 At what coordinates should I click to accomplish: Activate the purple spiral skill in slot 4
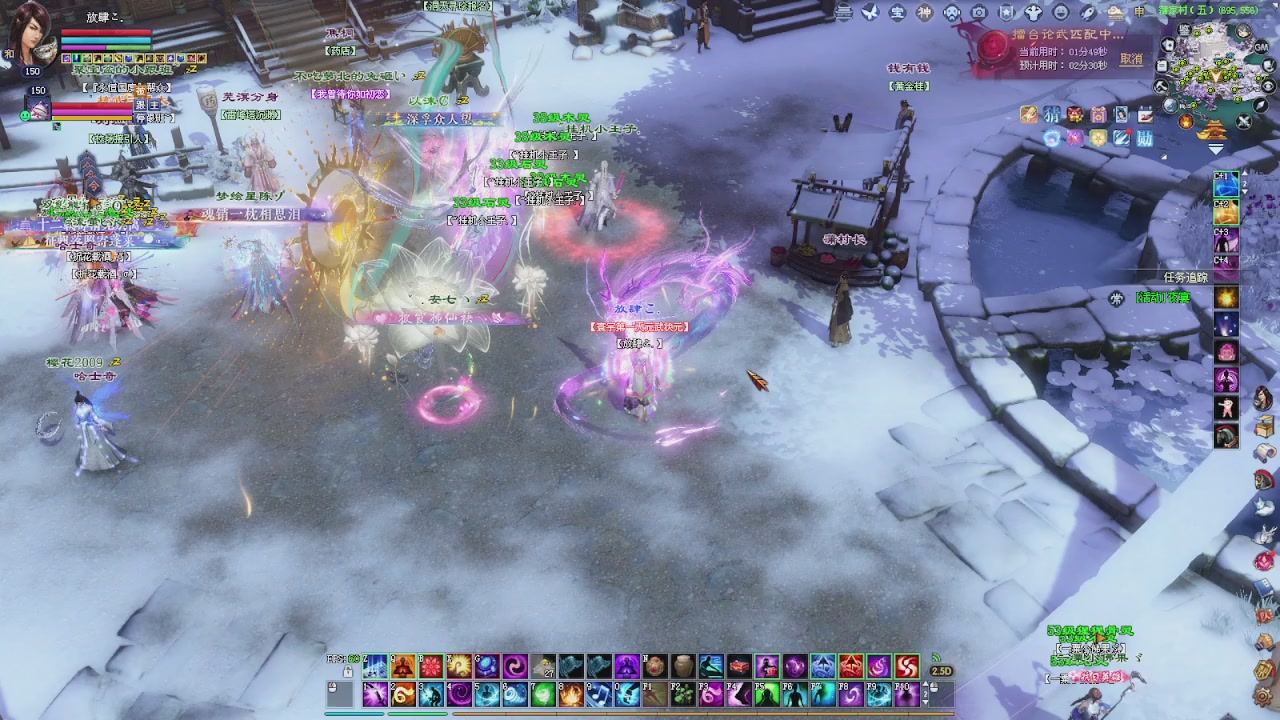460,694
